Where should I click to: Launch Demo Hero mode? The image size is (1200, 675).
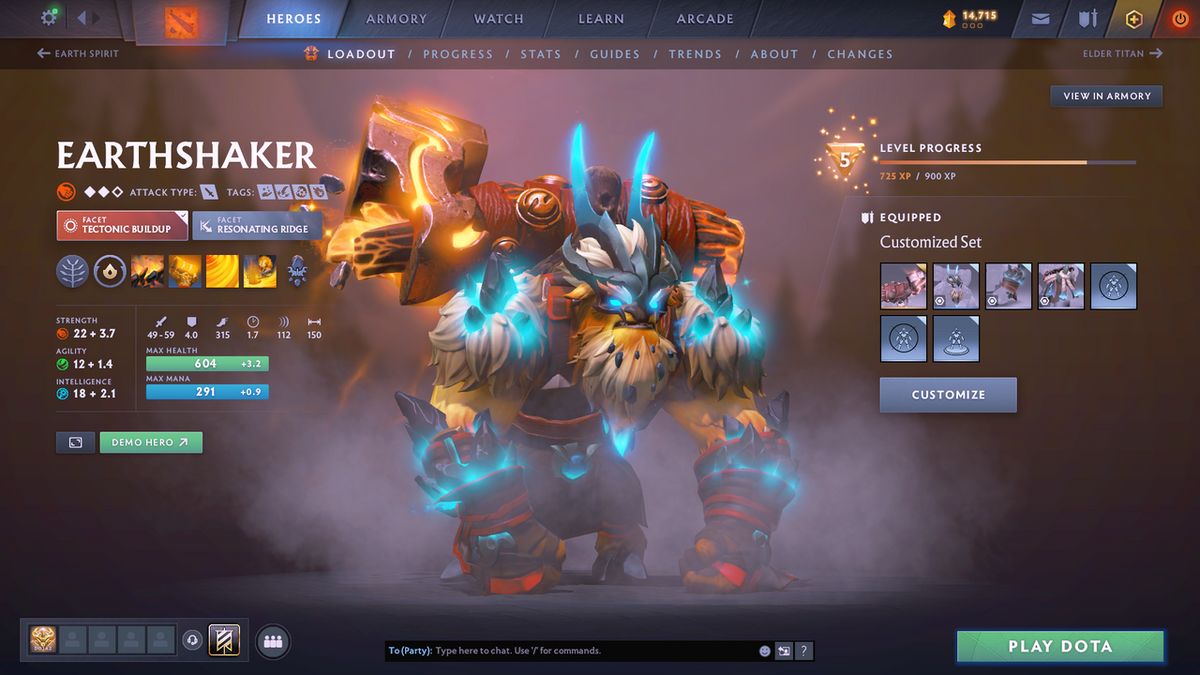click(x=150, y=442)
